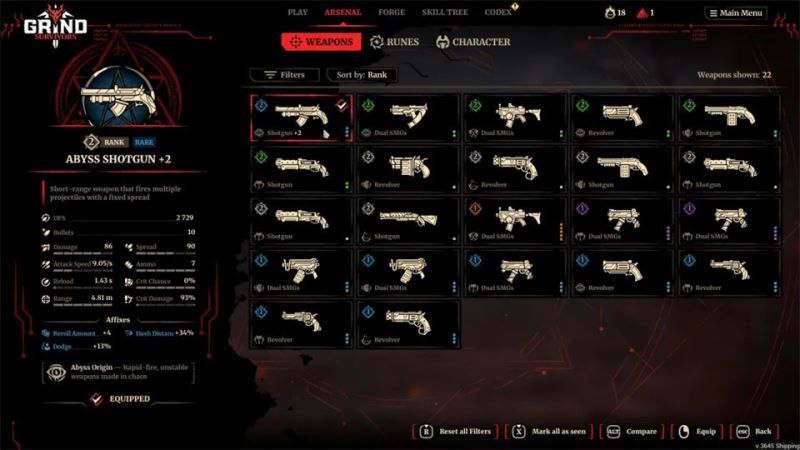Click the Arsenal tab

click(x=343, y=12)
